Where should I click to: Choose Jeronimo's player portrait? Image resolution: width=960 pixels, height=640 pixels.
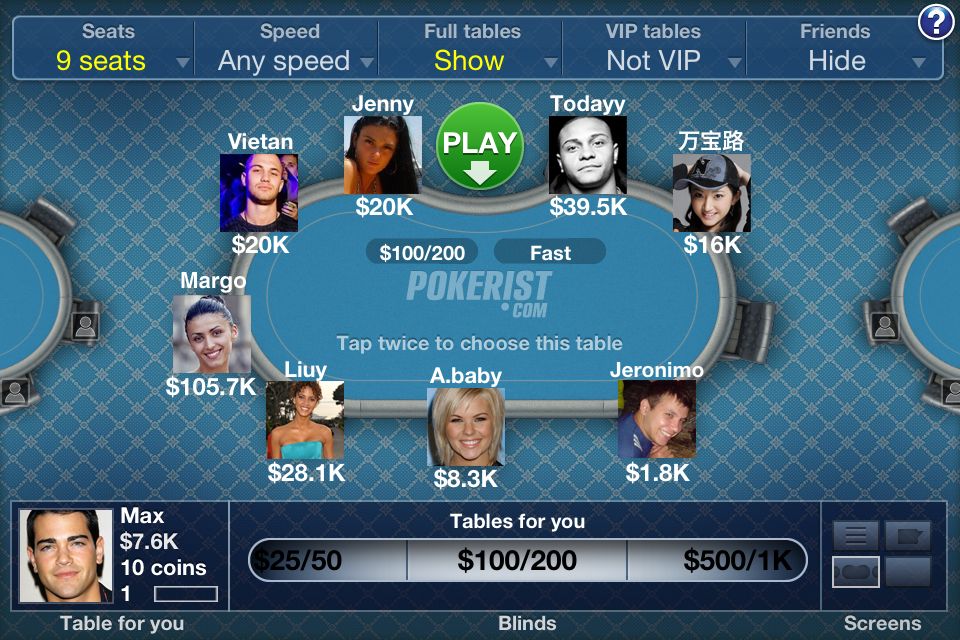(x=656, y=420)
